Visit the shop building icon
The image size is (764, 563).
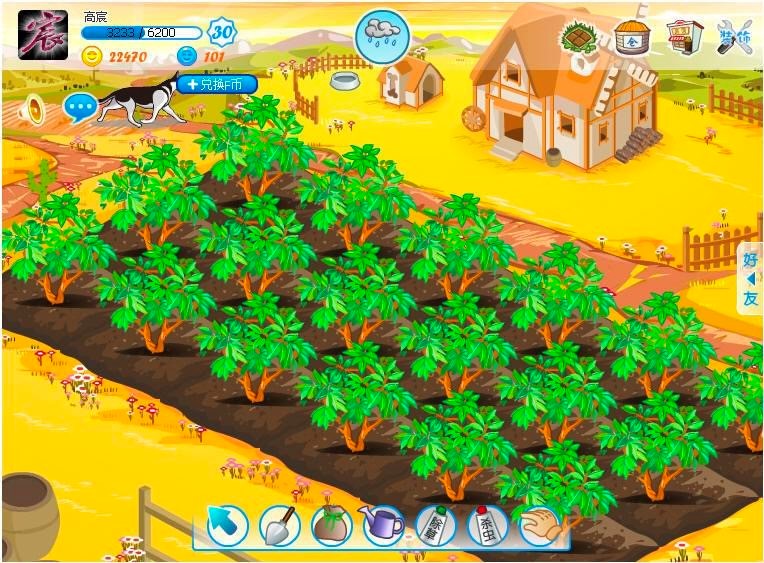(684, 38)
